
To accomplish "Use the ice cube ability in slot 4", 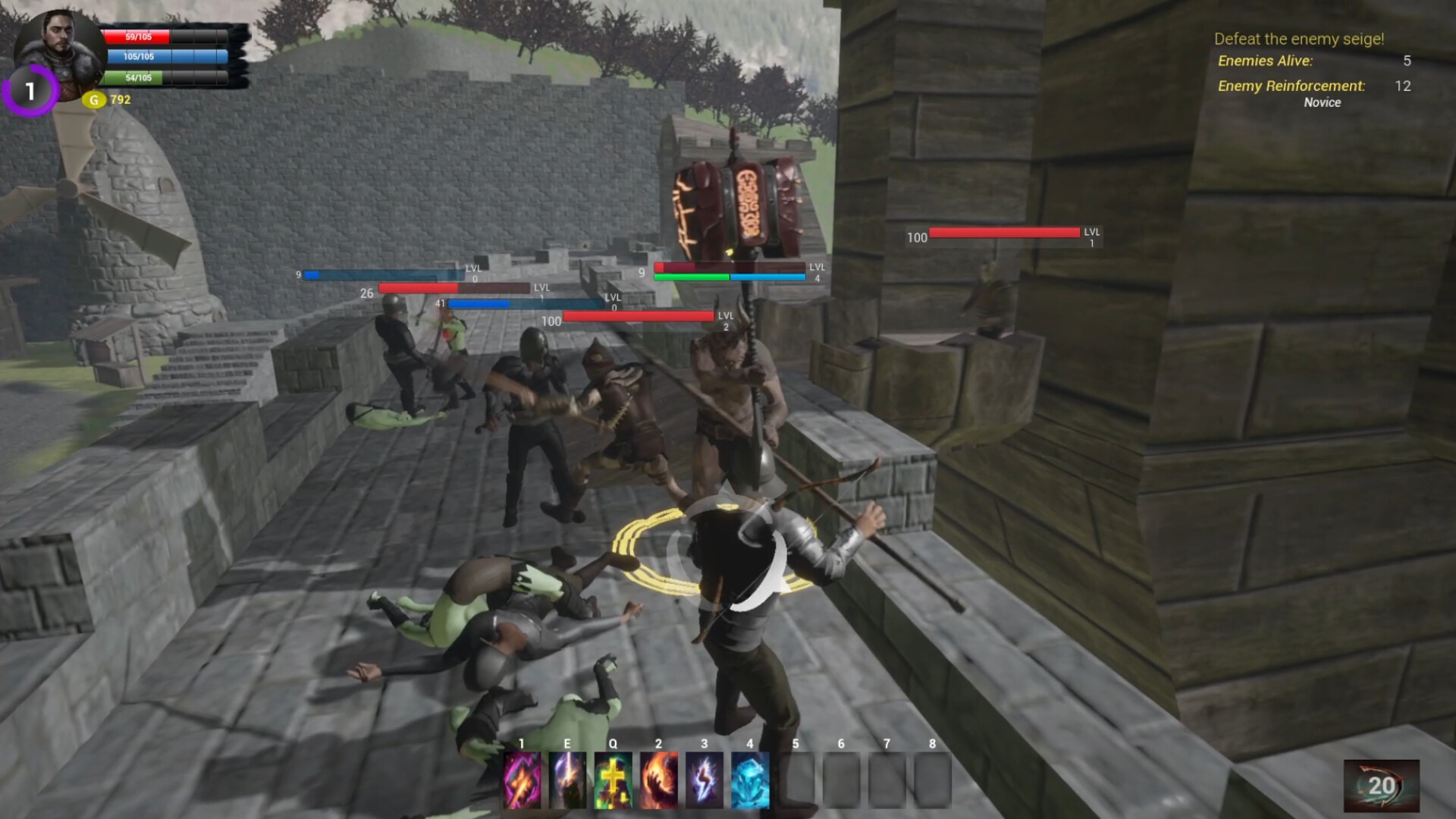I will click(x=750, y=782).
